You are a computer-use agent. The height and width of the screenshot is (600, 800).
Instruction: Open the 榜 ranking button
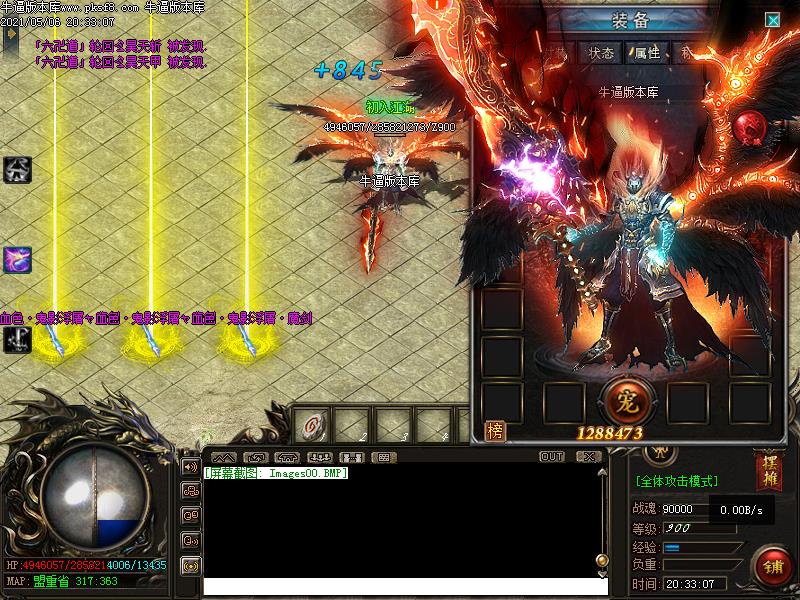(x=493, y=430)
